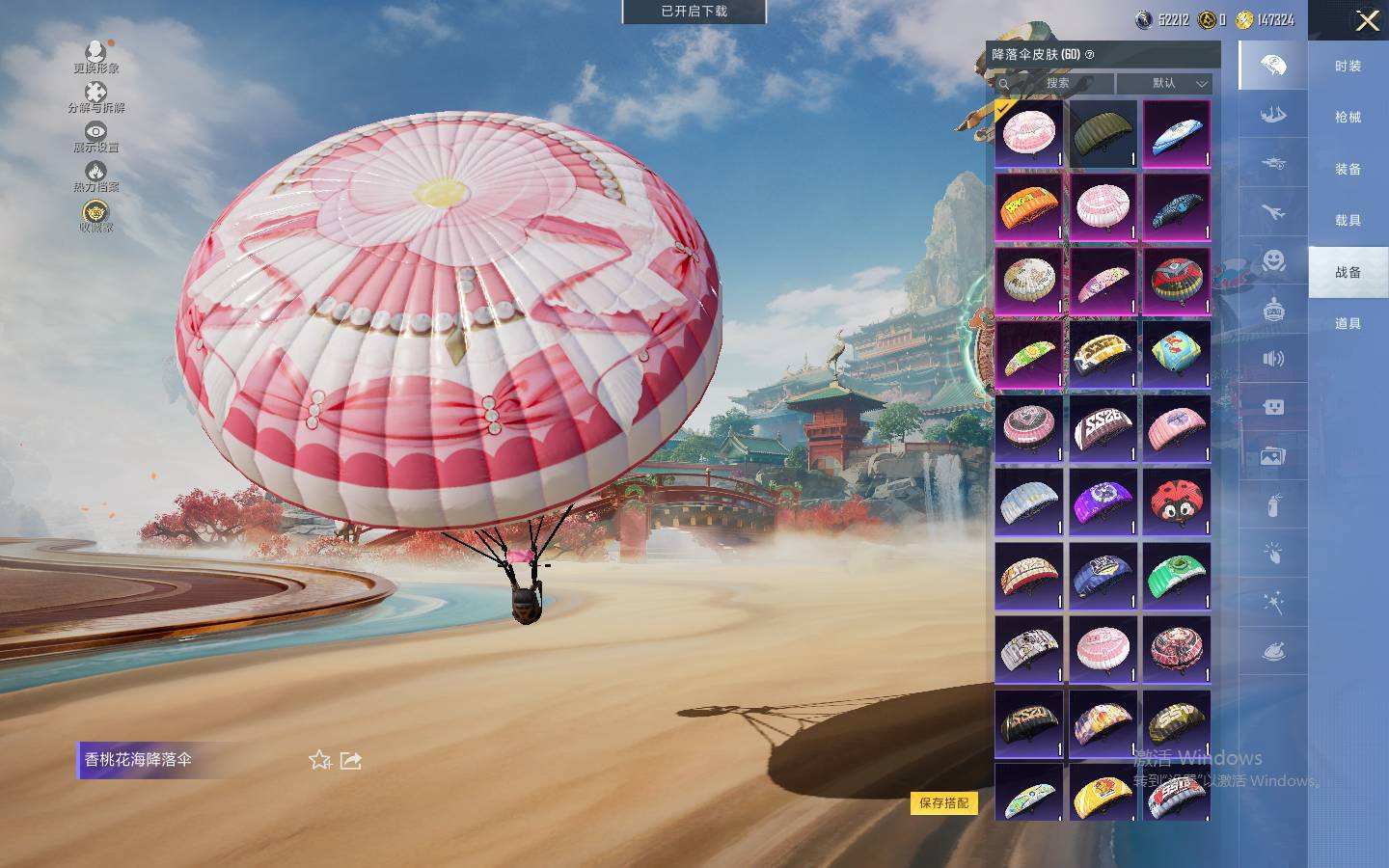Click the share arrow icon

pyautogui.click(x=351, y=760)
